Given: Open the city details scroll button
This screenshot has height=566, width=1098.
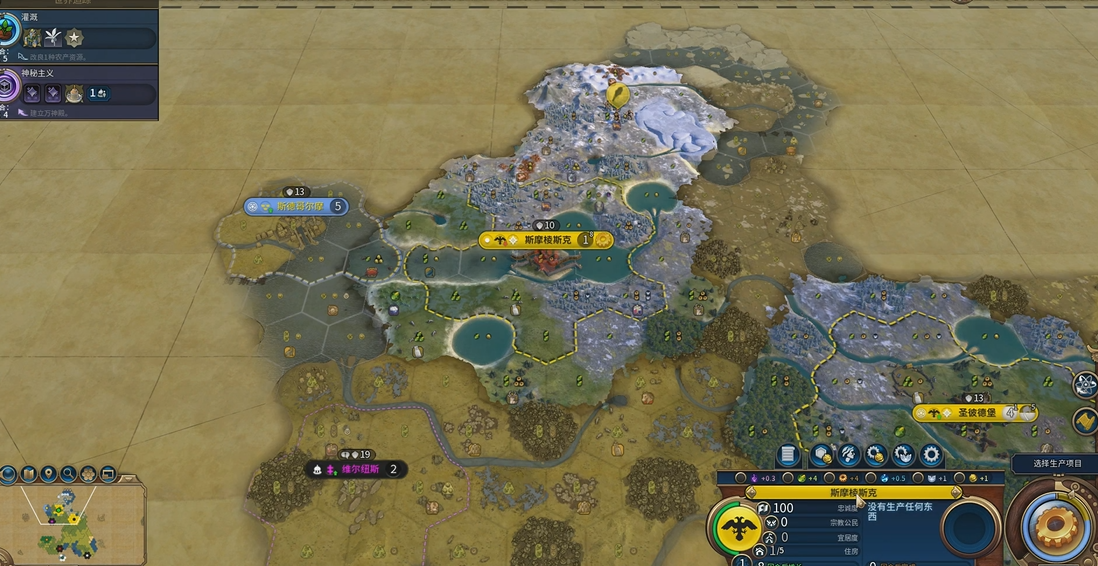Looking at the screenshot, I should 789,456.
